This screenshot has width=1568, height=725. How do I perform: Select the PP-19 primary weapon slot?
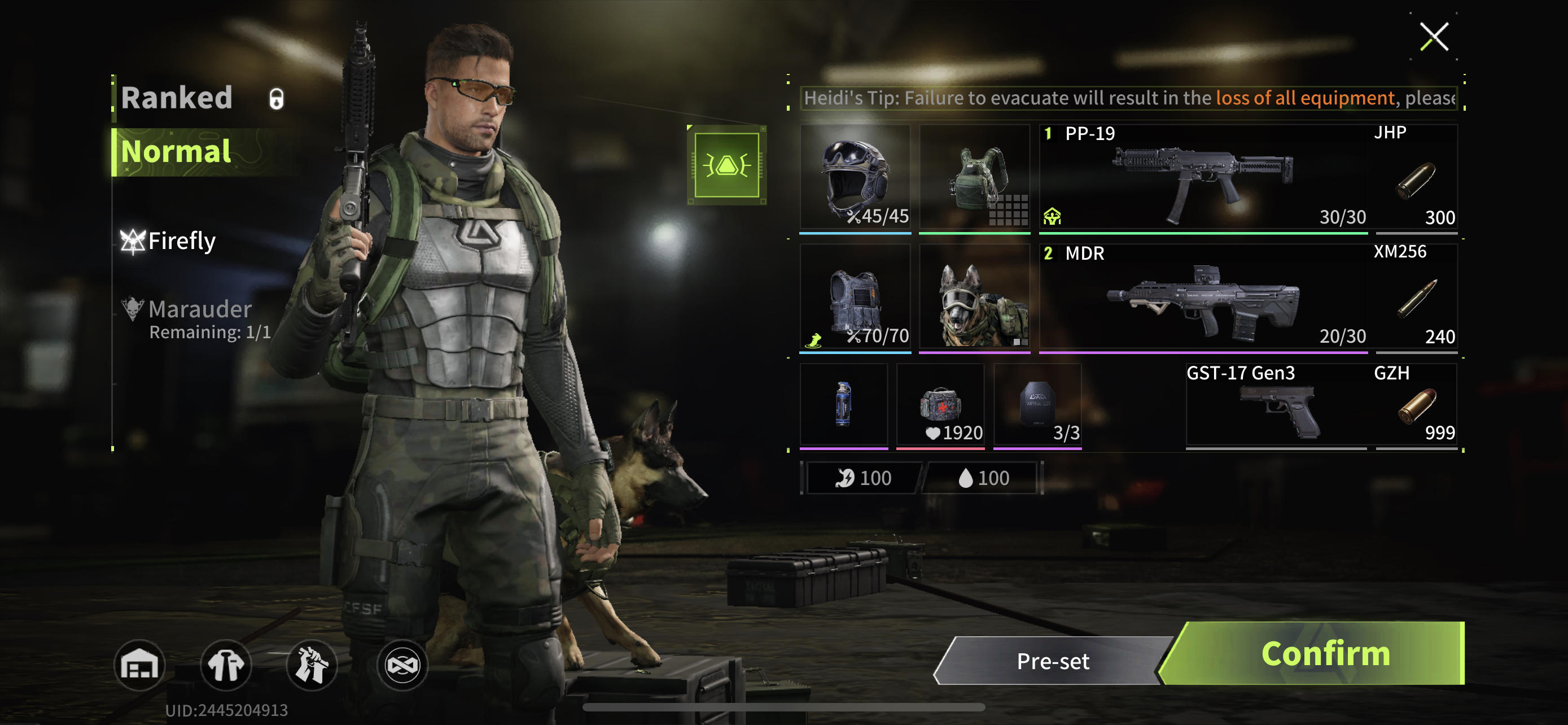[1203, 177]
